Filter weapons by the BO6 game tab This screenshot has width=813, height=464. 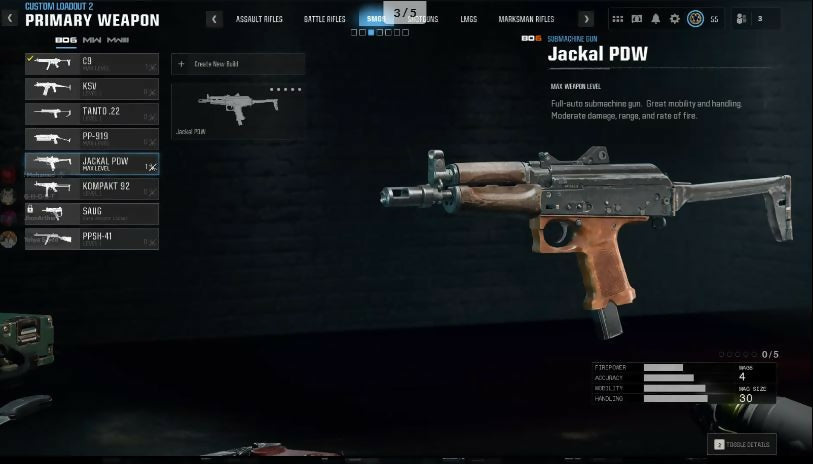(66, 39)
